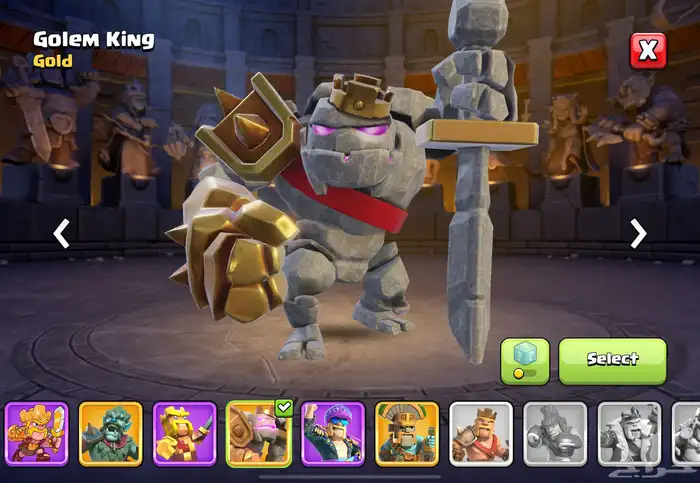Choose the checkmarked Golem King thumbnail
Viewport: 700px width, 483px height.
pyautogui.click(x=259, y=433)
